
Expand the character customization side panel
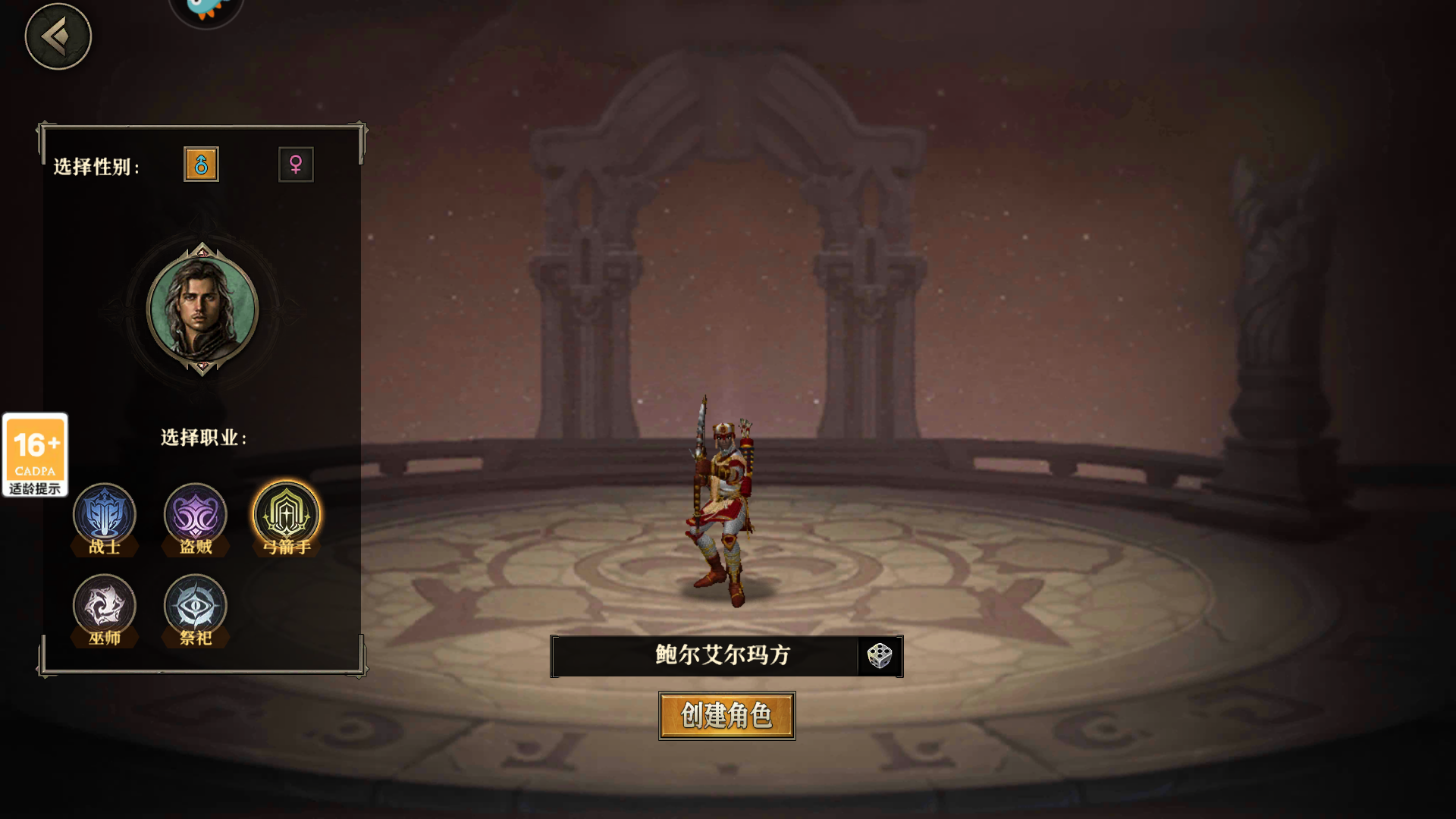pyautogui.click(x=201, y=394)
